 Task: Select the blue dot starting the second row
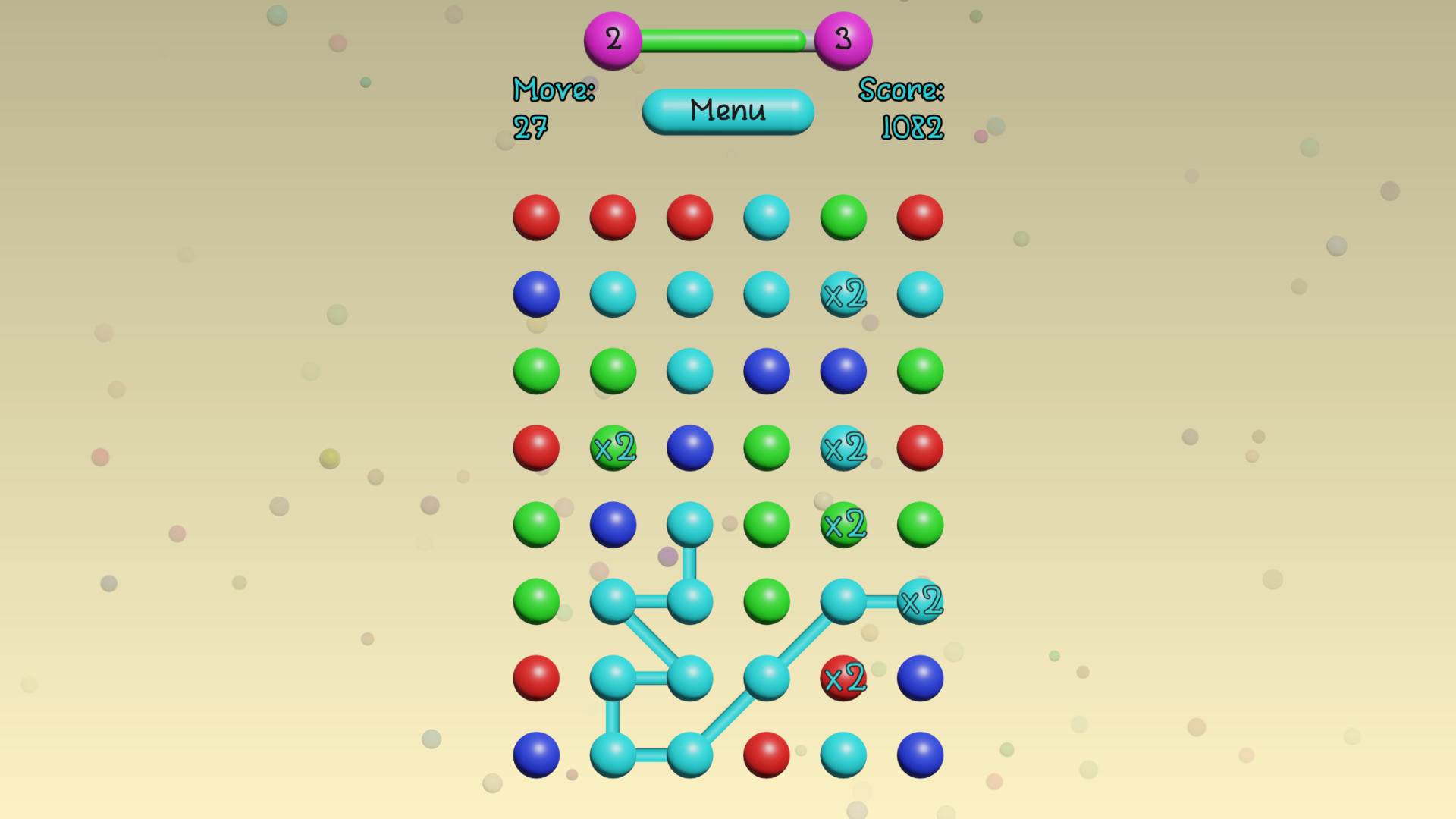tap(536, 295)
